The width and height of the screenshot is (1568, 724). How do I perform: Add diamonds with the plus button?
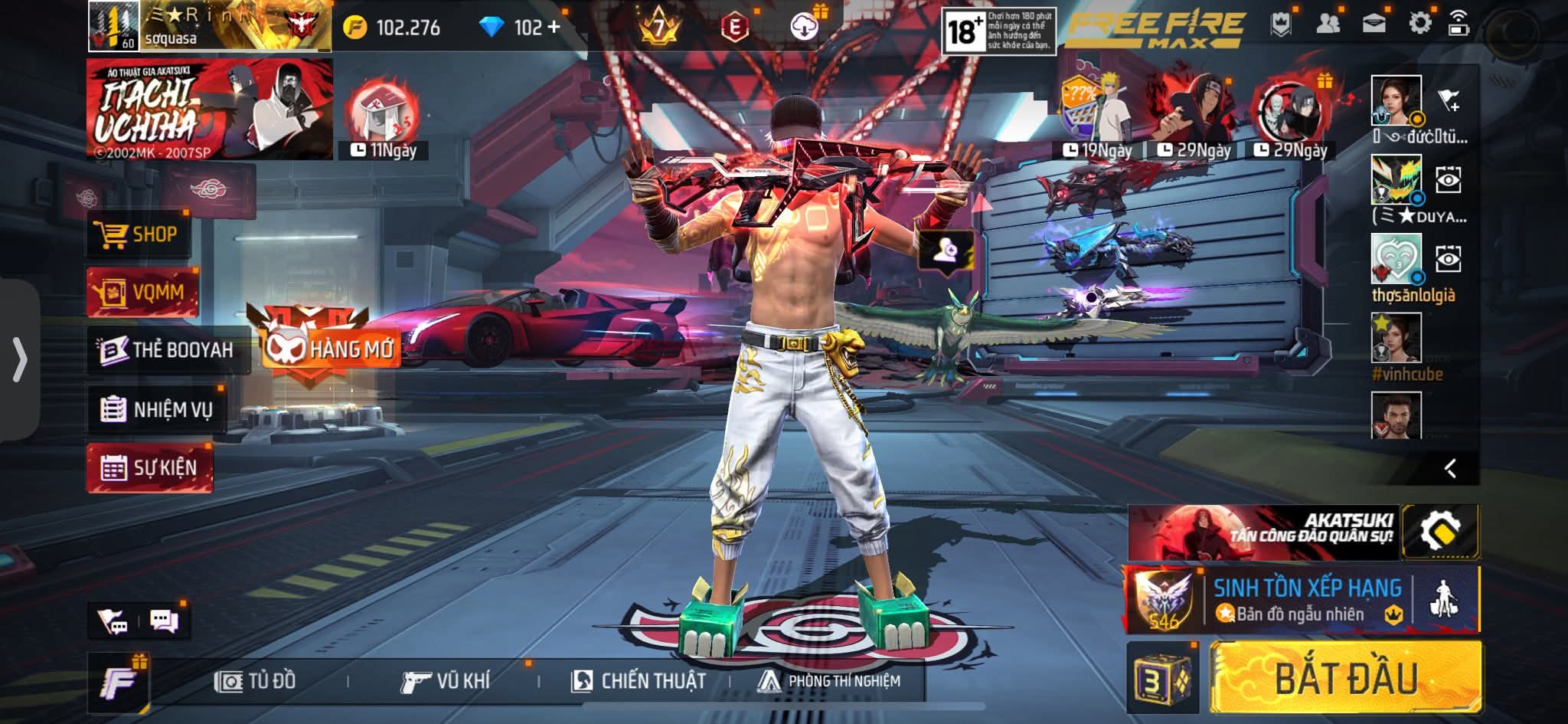[x=554, y=28]
